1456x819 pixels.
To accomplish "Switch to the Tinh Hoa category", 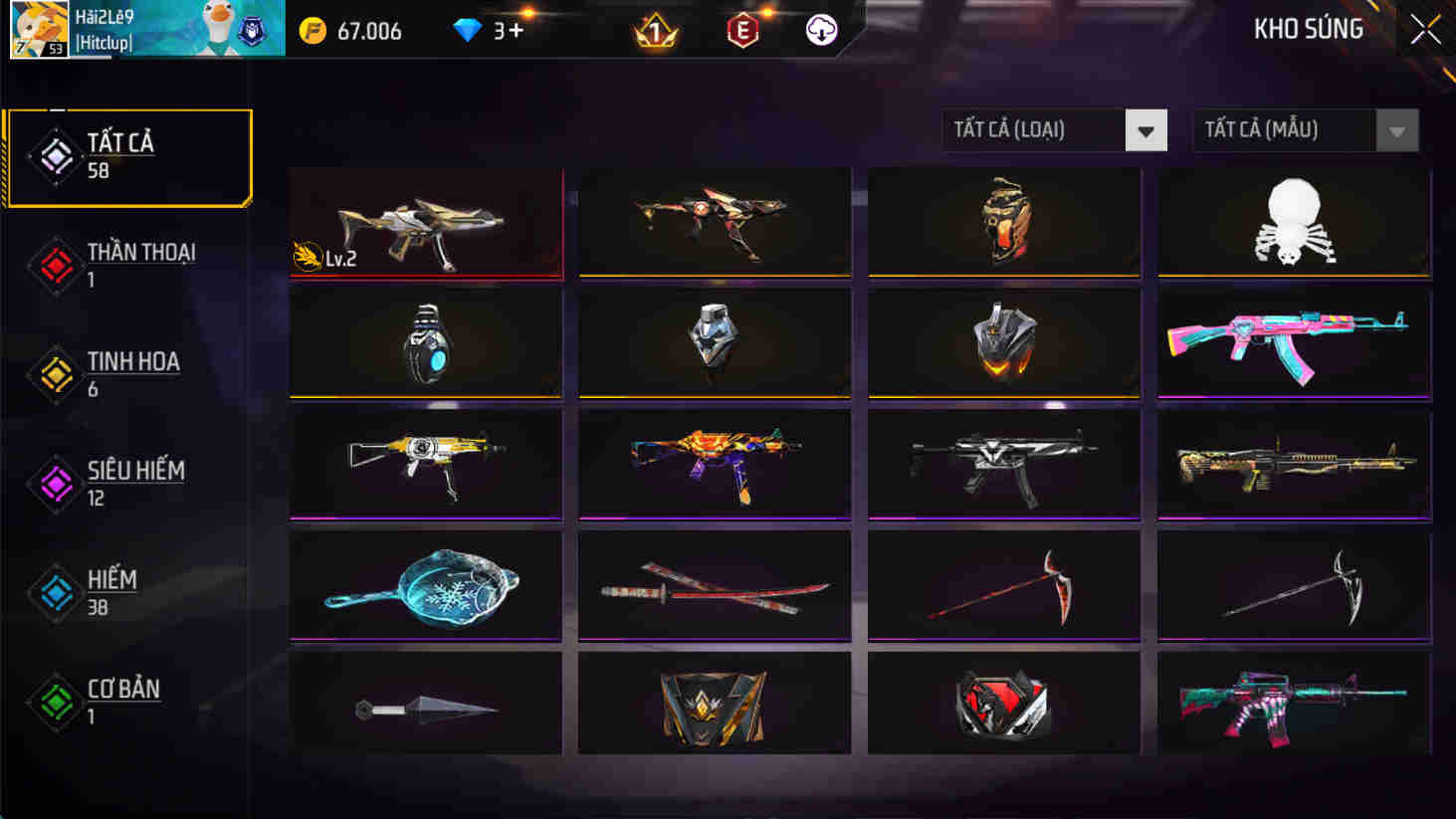I will 57,375.
